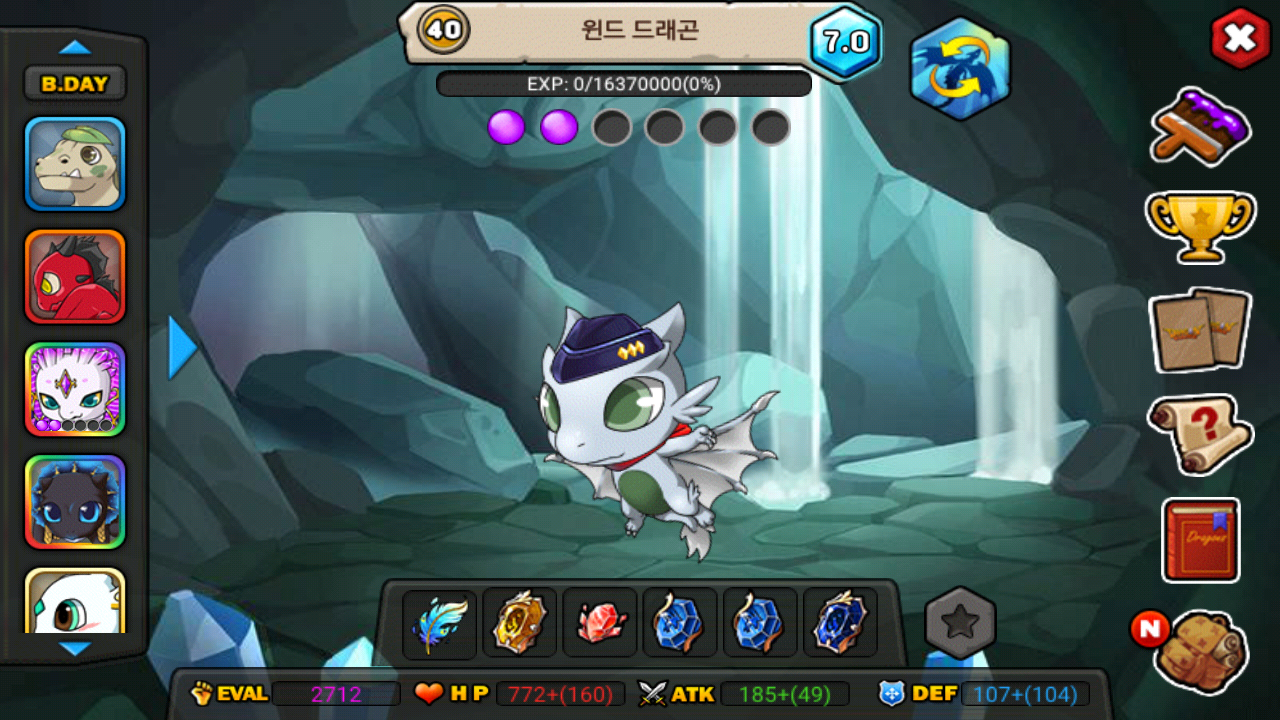Open the treasure map with N badge
The image size is (1280, 720).
(1199, 651)
